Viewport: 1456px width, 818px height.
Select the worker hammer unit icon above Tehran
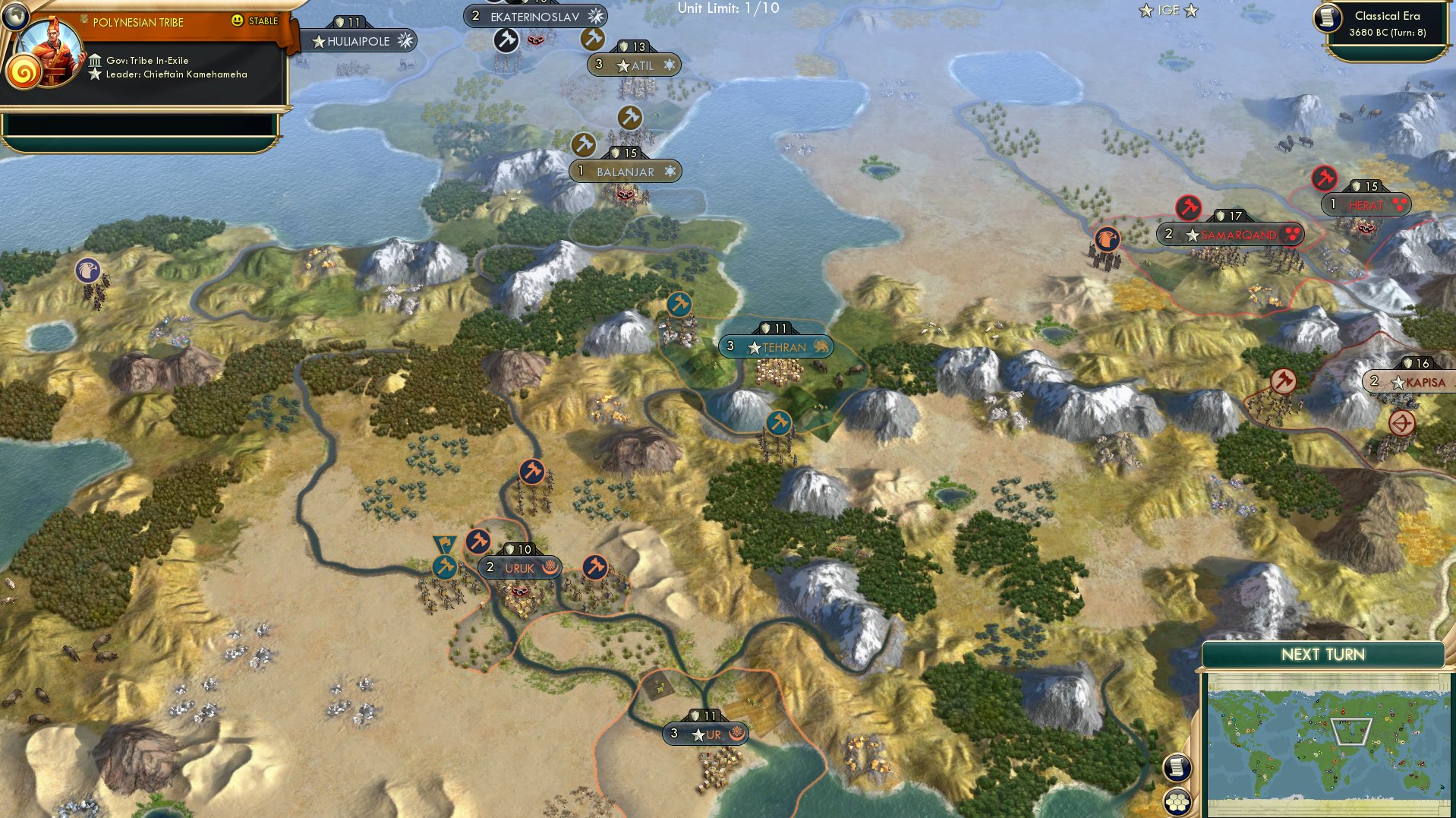[678, 305]
